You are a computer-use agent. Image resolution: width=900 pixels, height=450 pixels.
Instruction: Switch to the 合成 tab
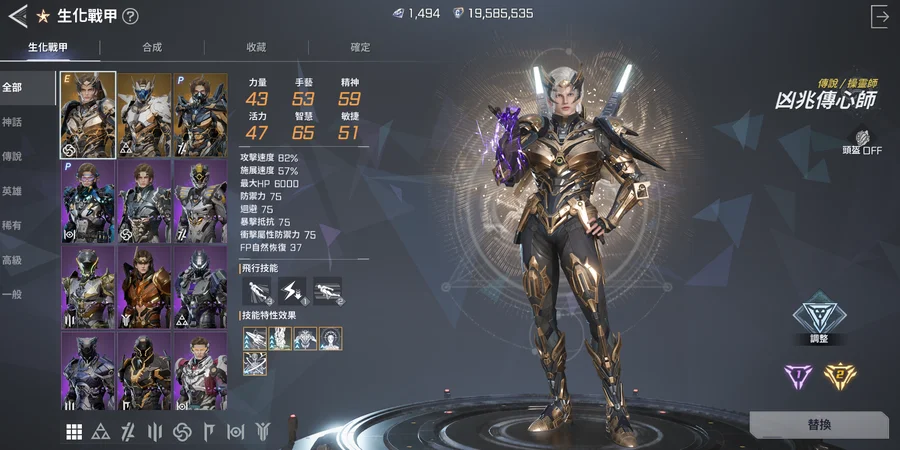tap(152, 47)
